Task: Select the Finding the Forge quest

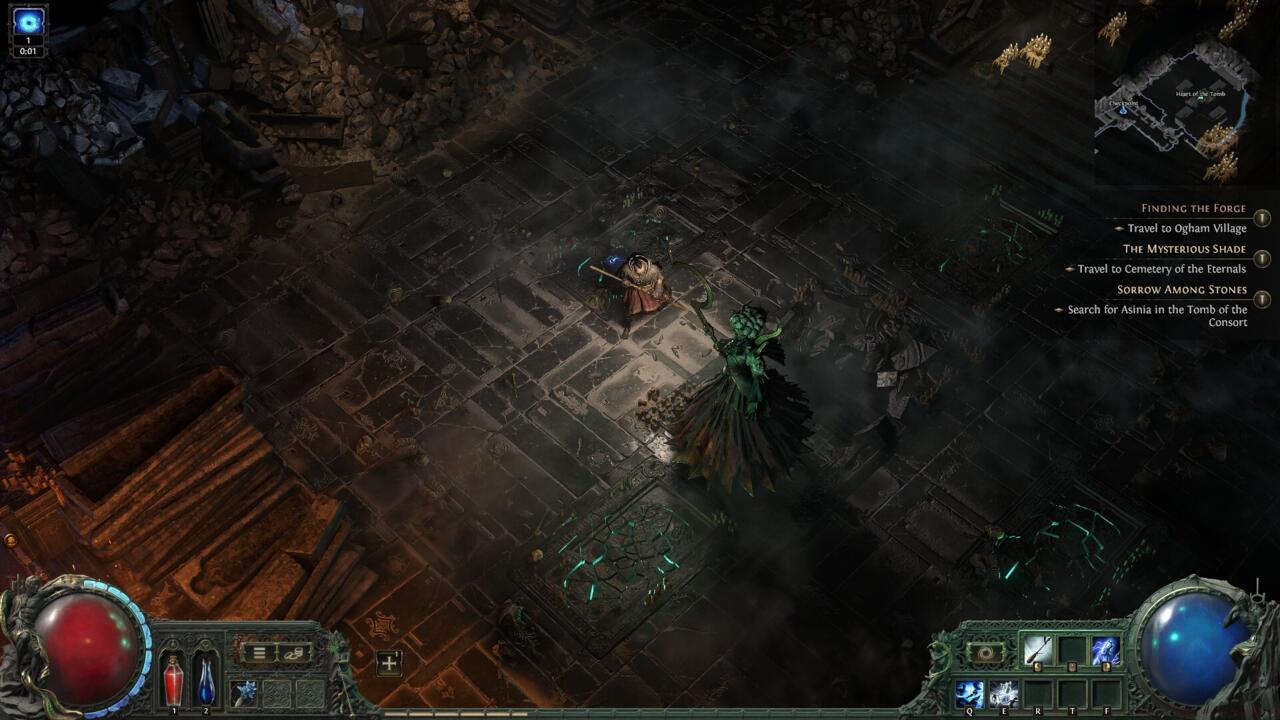Action: click(x=1193, y=209)
